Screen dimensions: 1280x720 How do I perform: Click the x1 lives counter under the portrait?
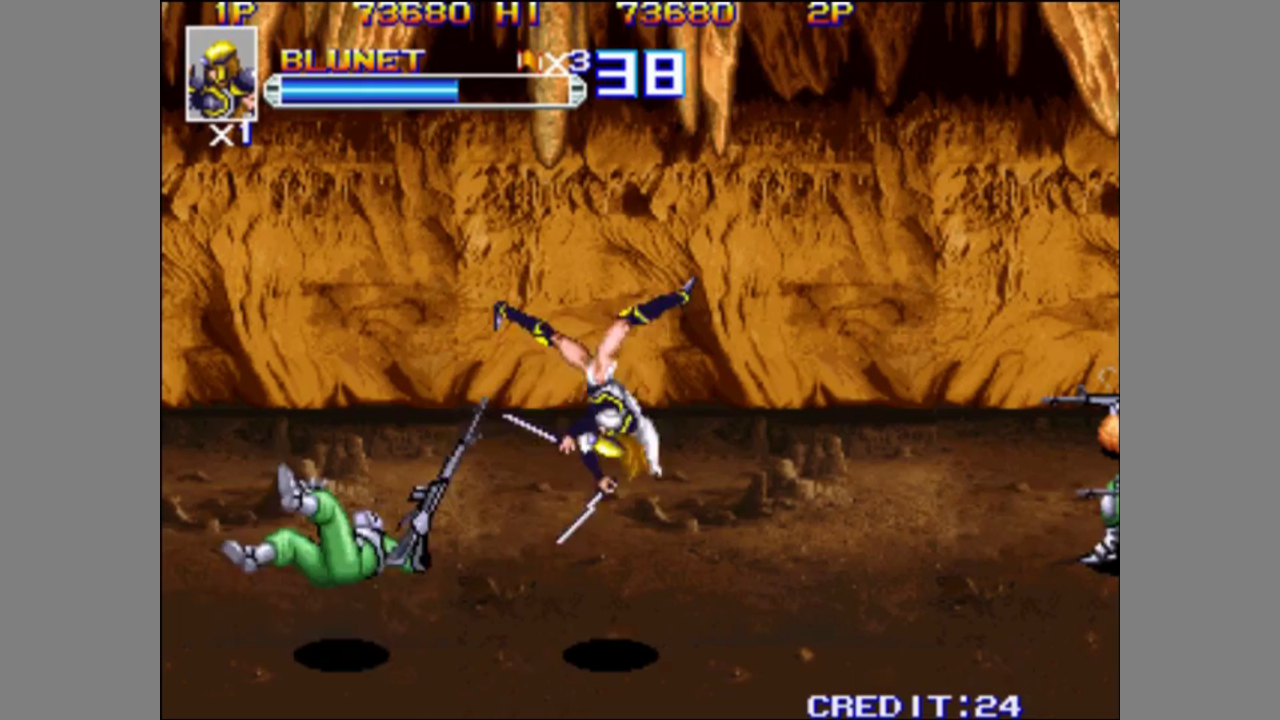click(x=228, y=137)
